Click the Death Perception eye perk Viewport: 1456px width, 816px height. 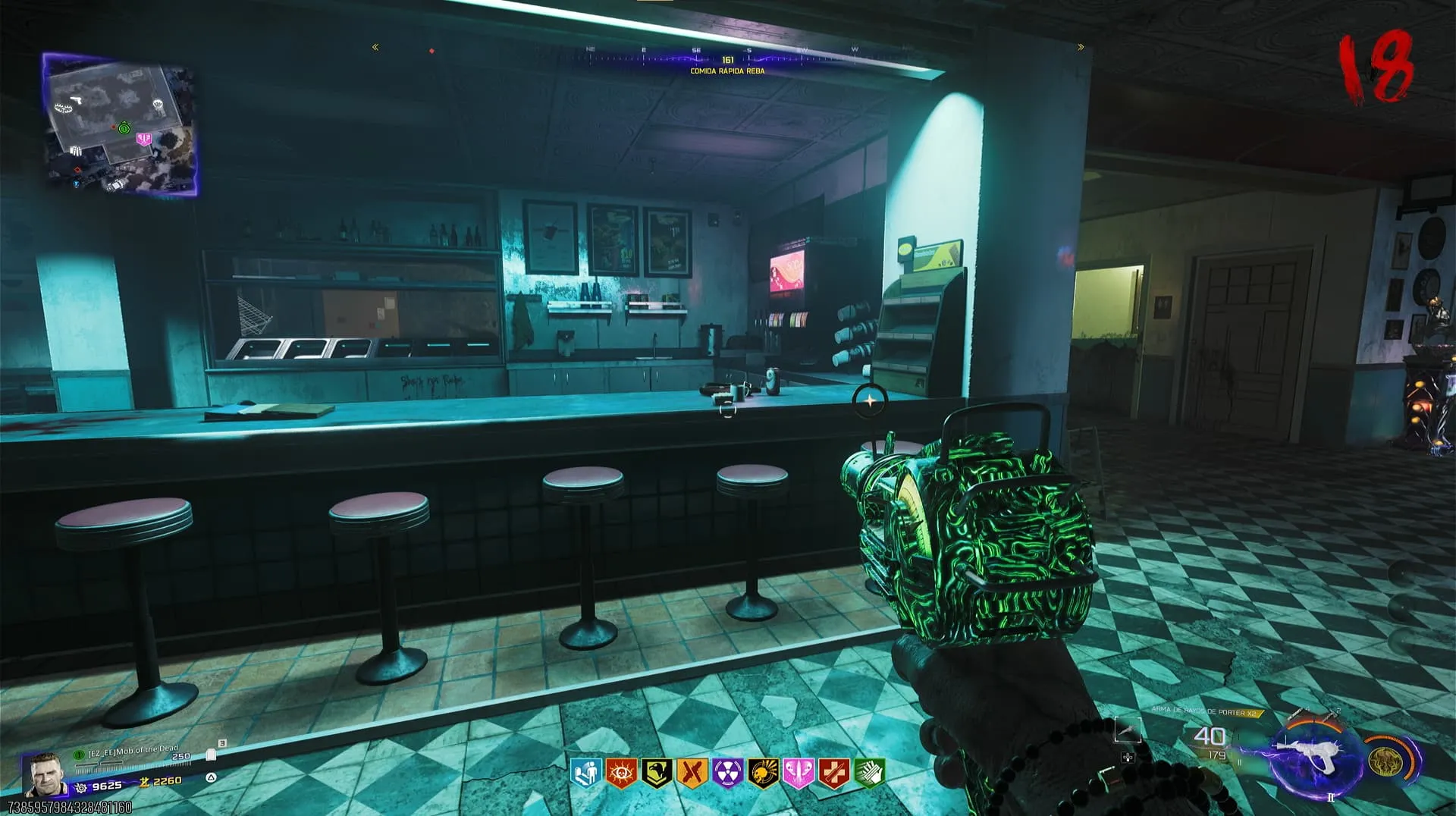point(621,774)
